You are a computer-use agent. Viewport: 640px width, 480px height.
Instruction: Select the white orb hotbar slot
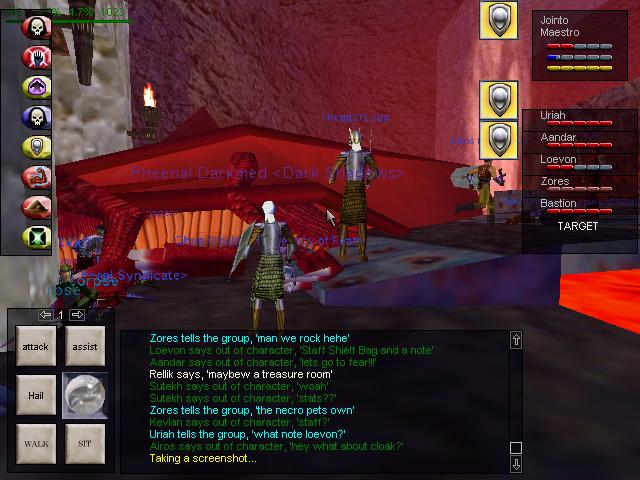click(x=84, y=395)
